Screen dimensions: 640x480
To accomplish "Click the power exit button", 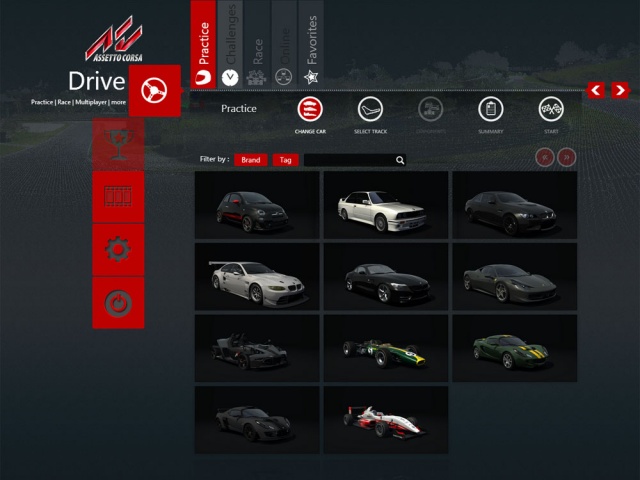I will (118, 302).
